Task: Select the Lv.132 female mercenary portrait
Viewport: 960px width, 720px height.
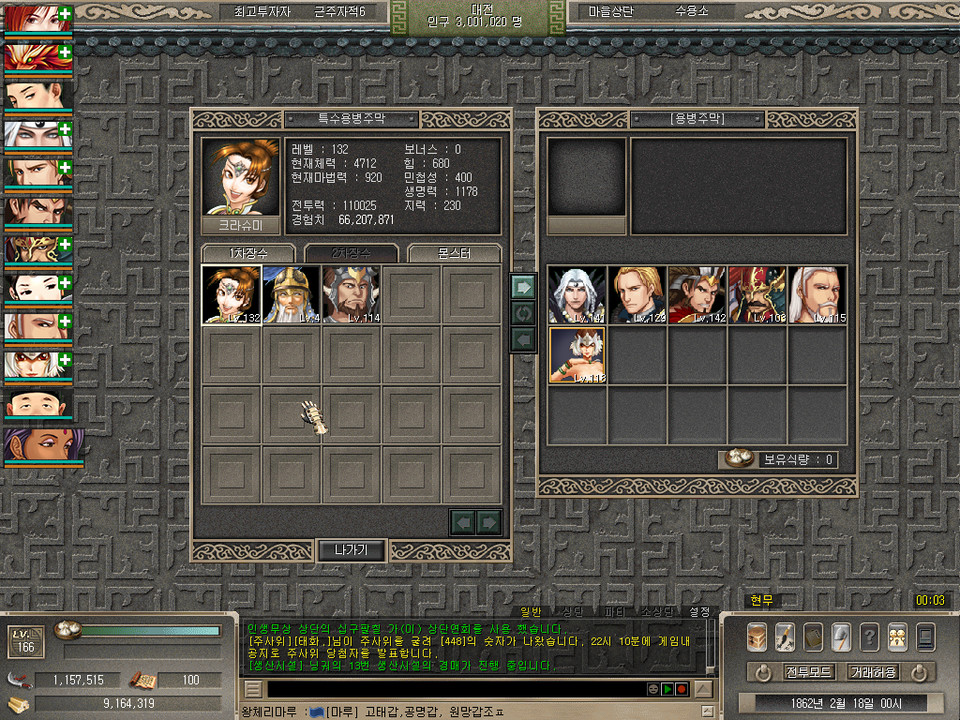Action: pyautogui.click(x=231, y=295)
